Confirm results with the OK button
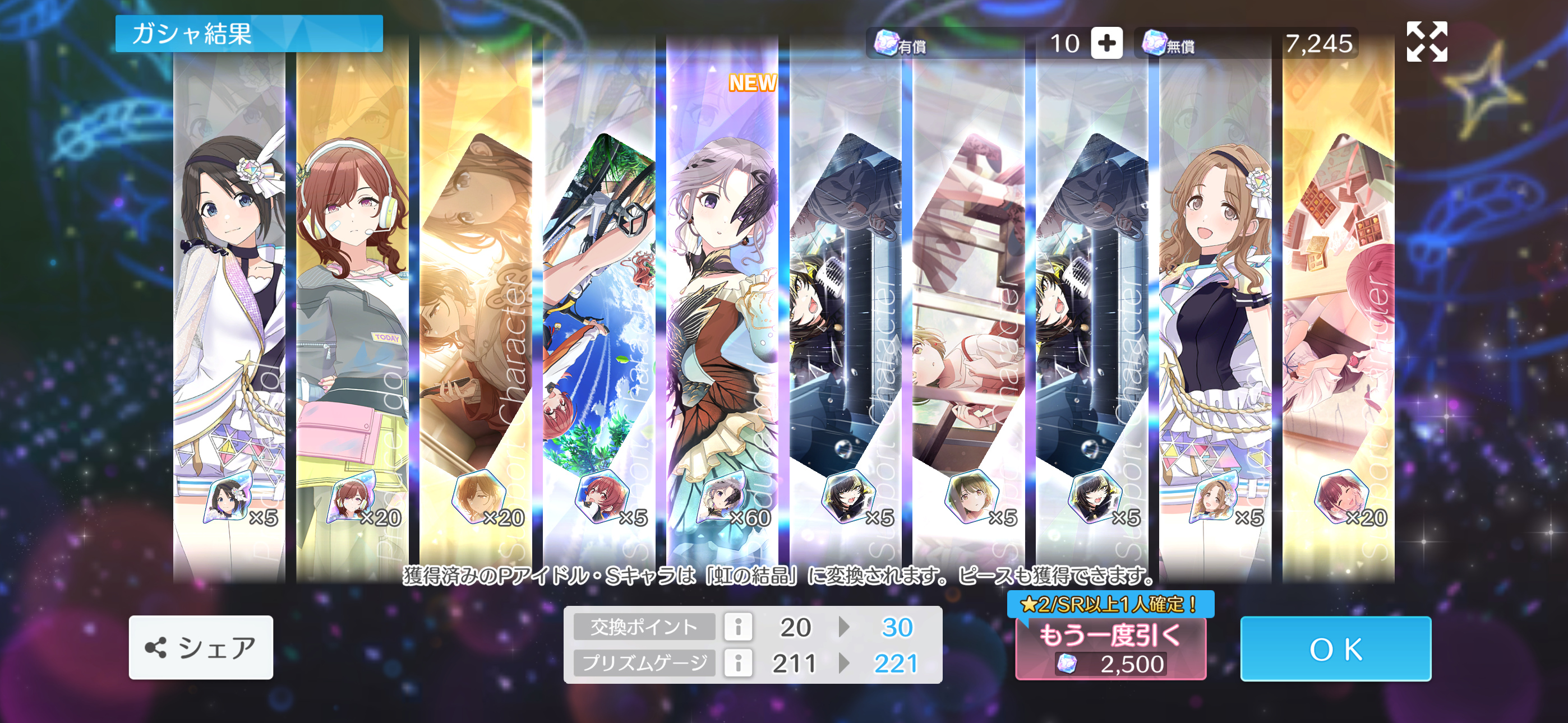 coord(1335,649)
